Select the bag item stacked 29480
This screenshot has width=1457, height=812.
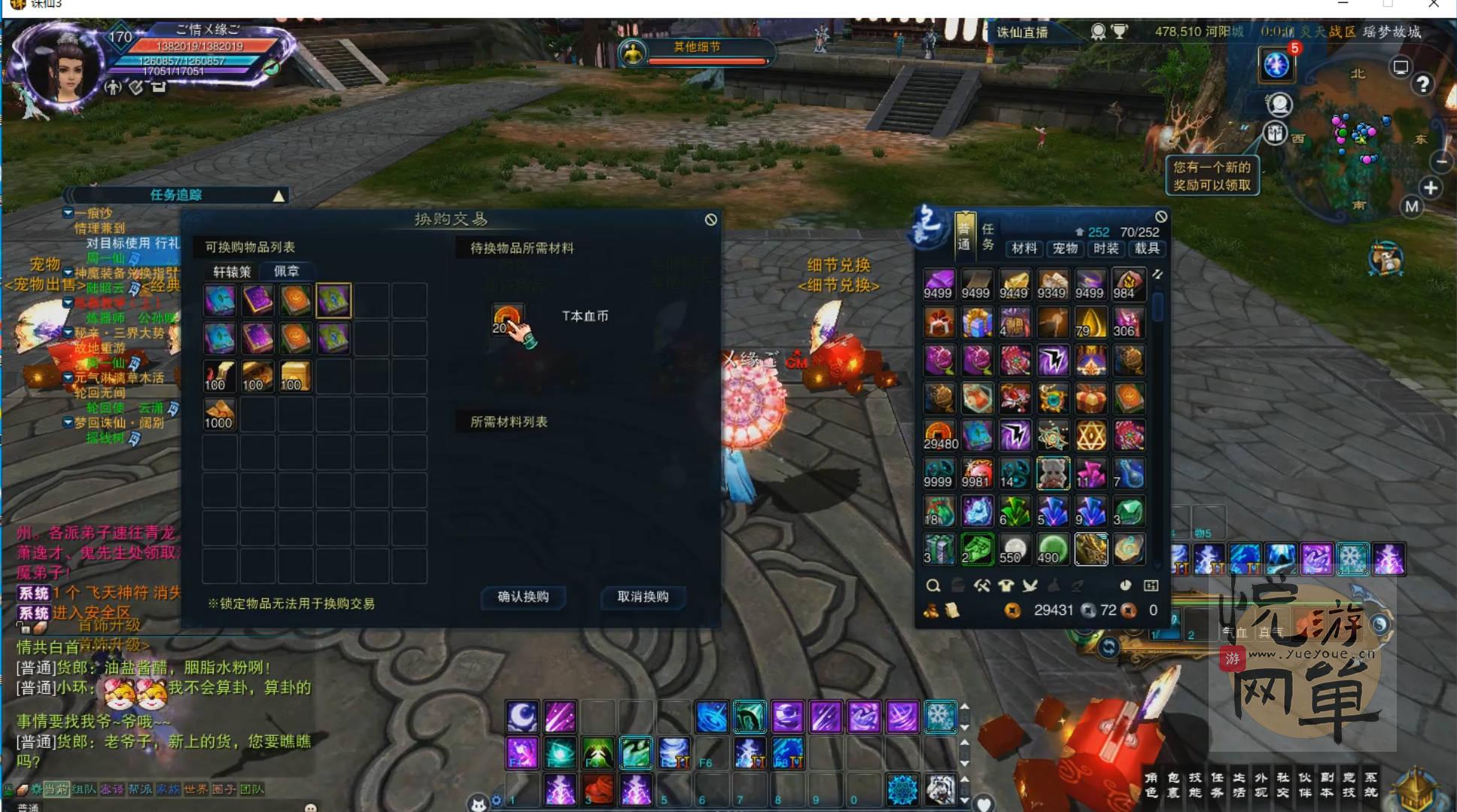pos(939,436)
